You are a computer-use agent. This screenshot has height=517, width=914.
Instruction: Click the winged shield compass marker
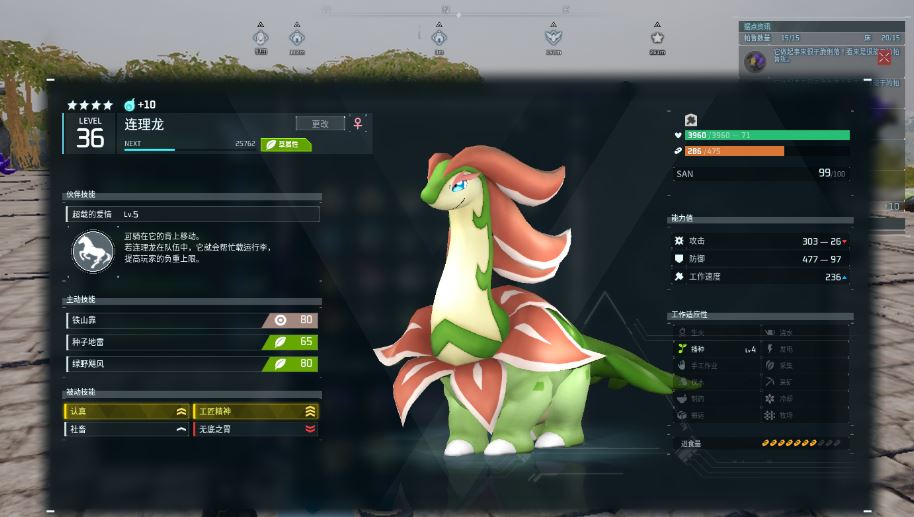pos(553,37)
